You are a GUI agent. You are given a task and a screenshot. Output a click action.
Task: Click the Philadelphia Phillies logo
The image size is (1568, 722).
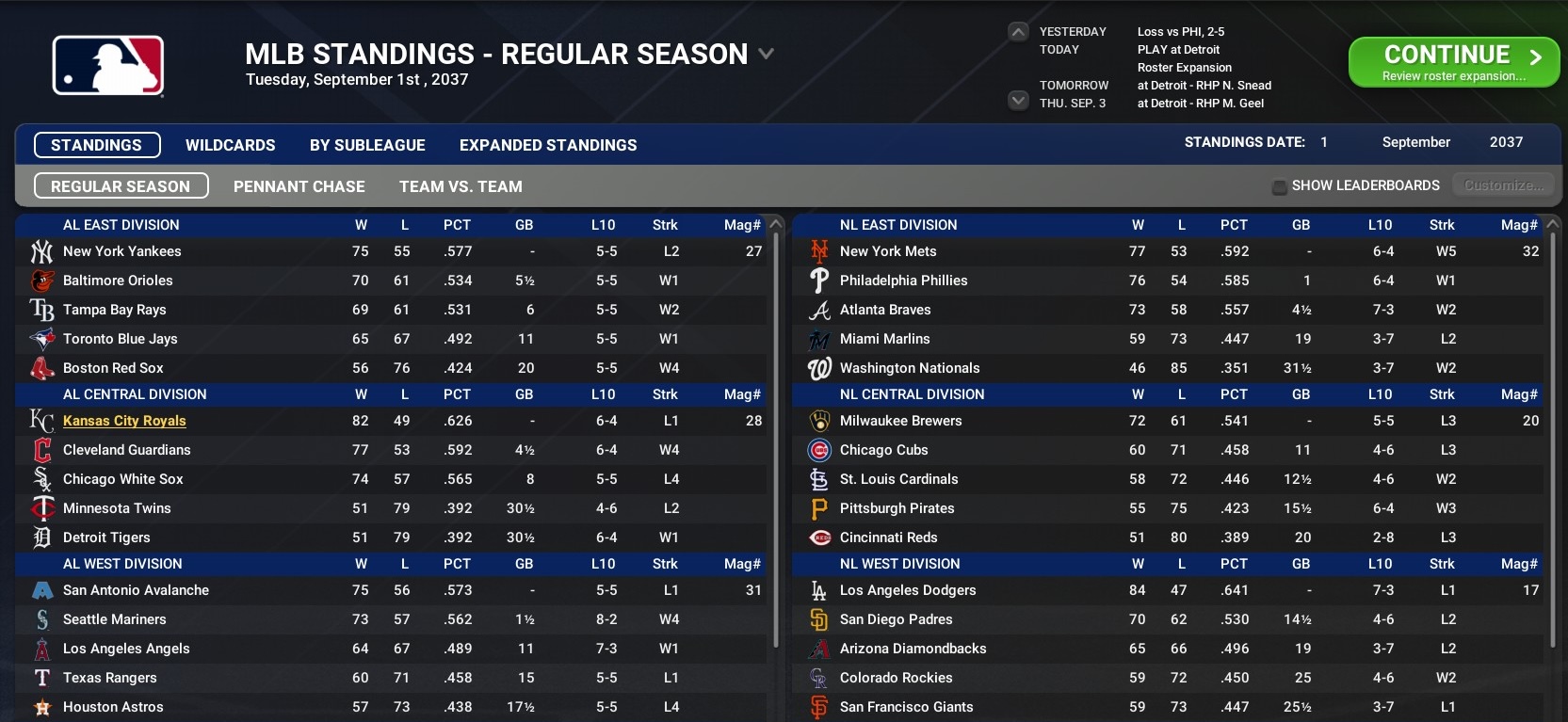[x=819, y=281]
